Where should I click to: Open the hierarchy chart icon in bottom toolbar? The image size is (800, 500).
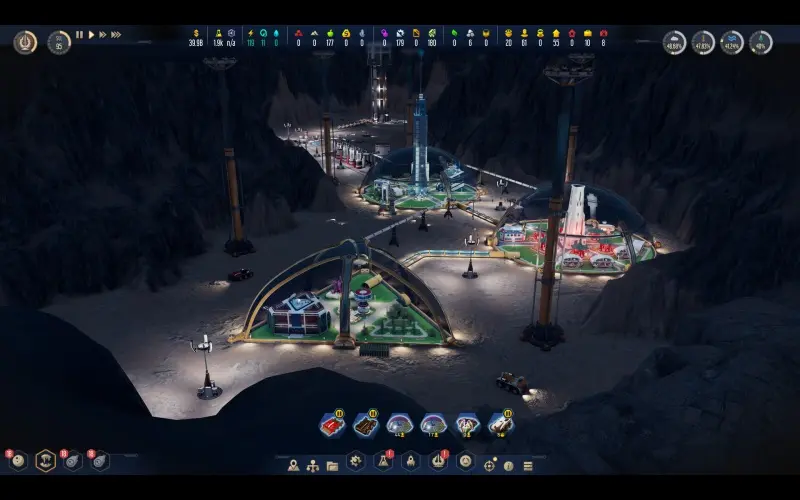tap(313, 466)
